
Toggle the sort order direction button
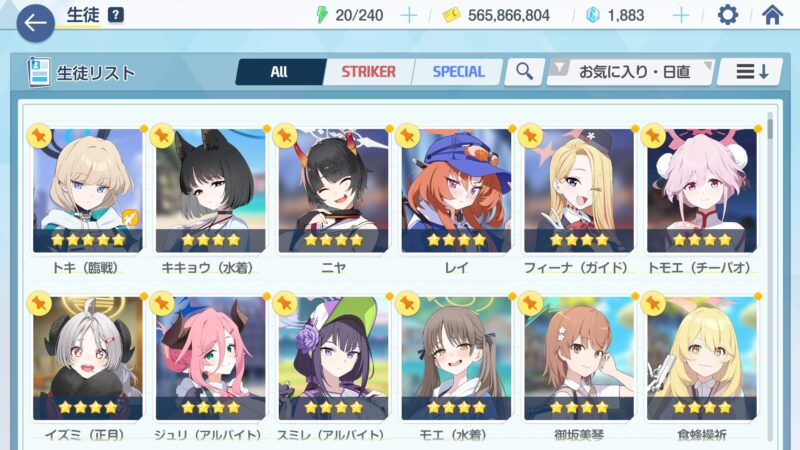(x=750, y=72)
